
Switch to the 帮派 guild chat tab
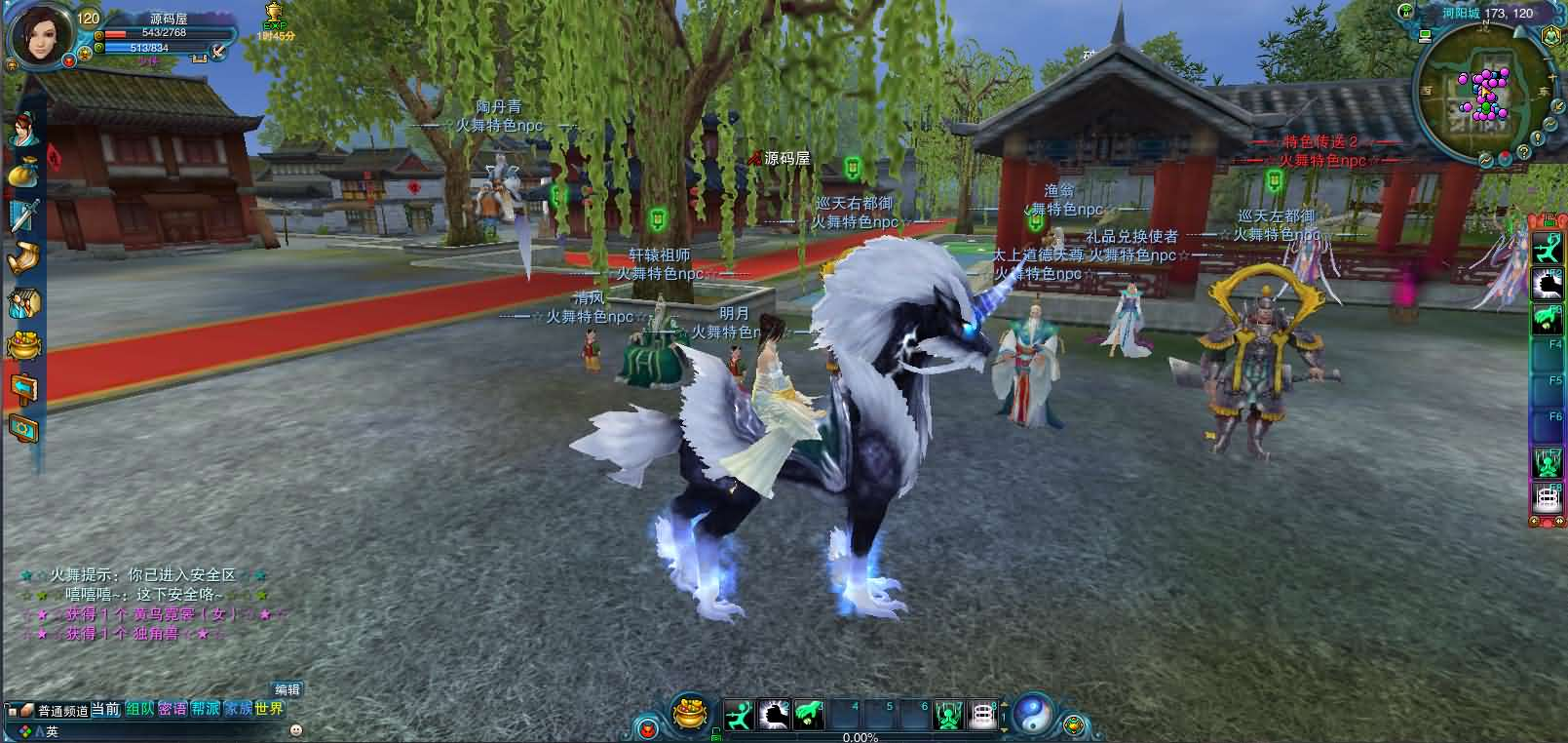(206, 709)
